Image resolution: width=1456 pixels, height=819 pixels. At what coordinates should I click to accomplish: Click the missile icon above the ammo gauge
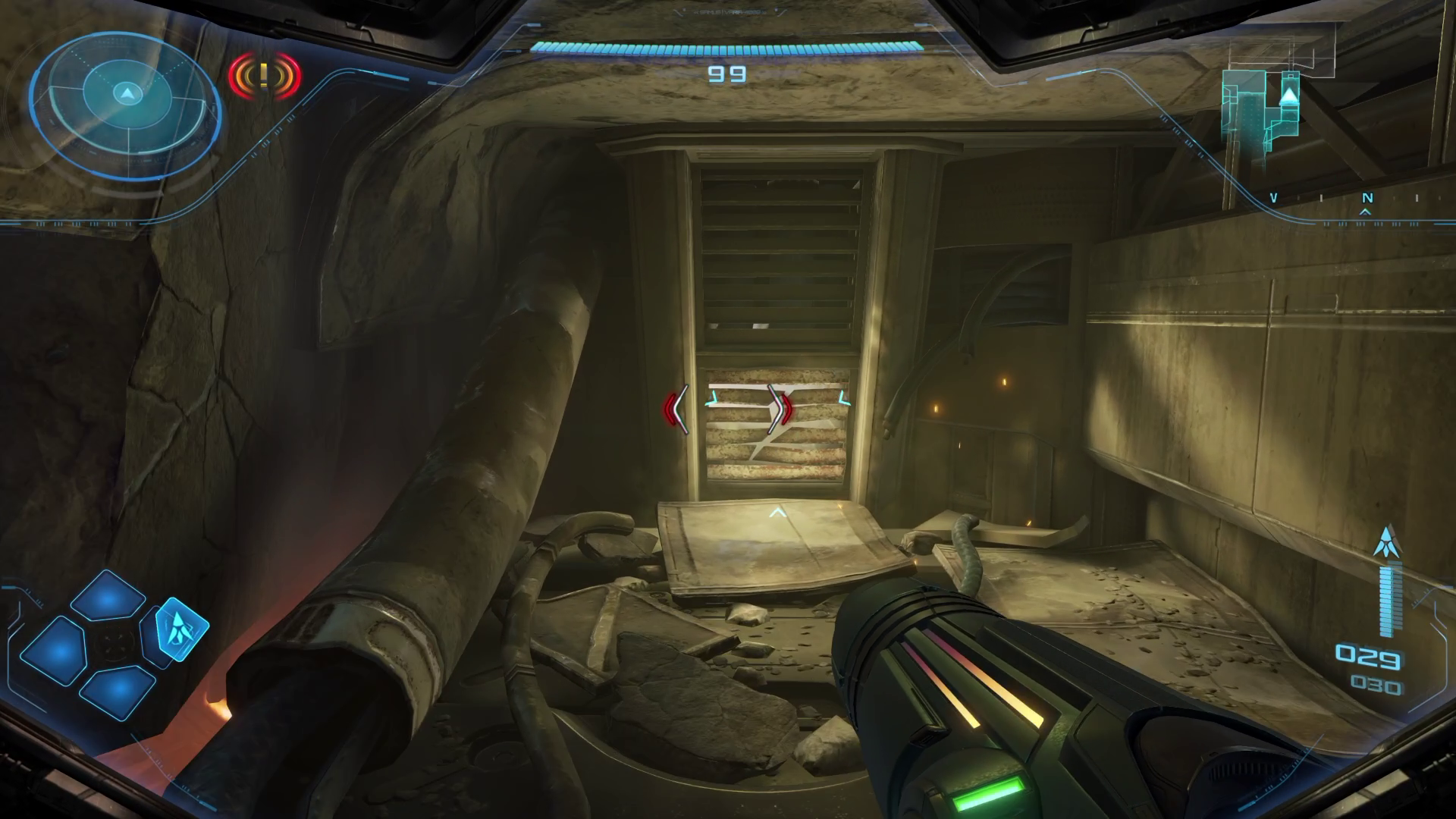tap(1388, 541)
